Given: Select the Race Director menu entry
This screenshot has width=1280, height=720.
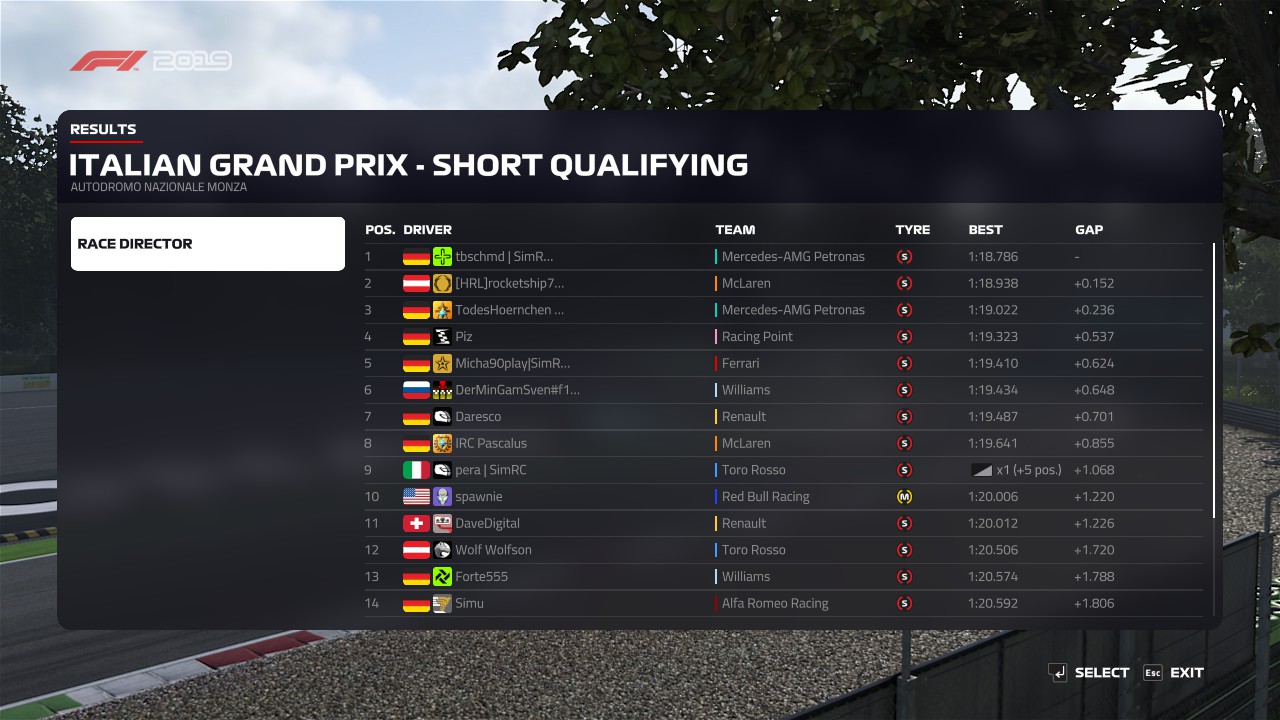Looking at the screenshot, I should point(207,244).
